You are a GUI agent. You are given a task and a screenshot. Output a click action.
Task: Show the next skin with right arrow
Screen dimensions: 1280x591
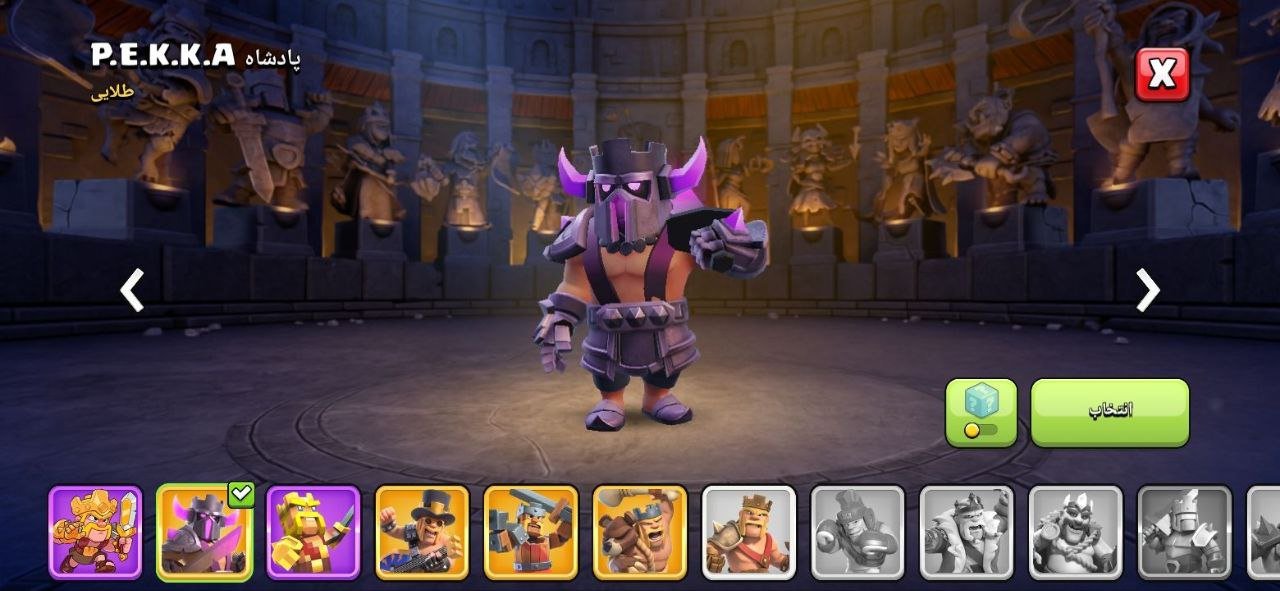click(x=1147, y=290)
